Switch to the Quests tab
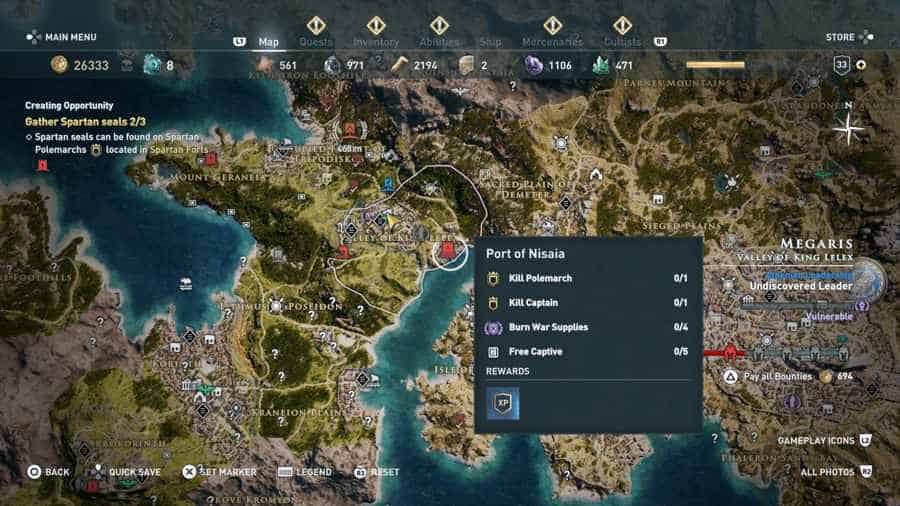Viewport: 900px width, 506px height. [x=316, y=41]
